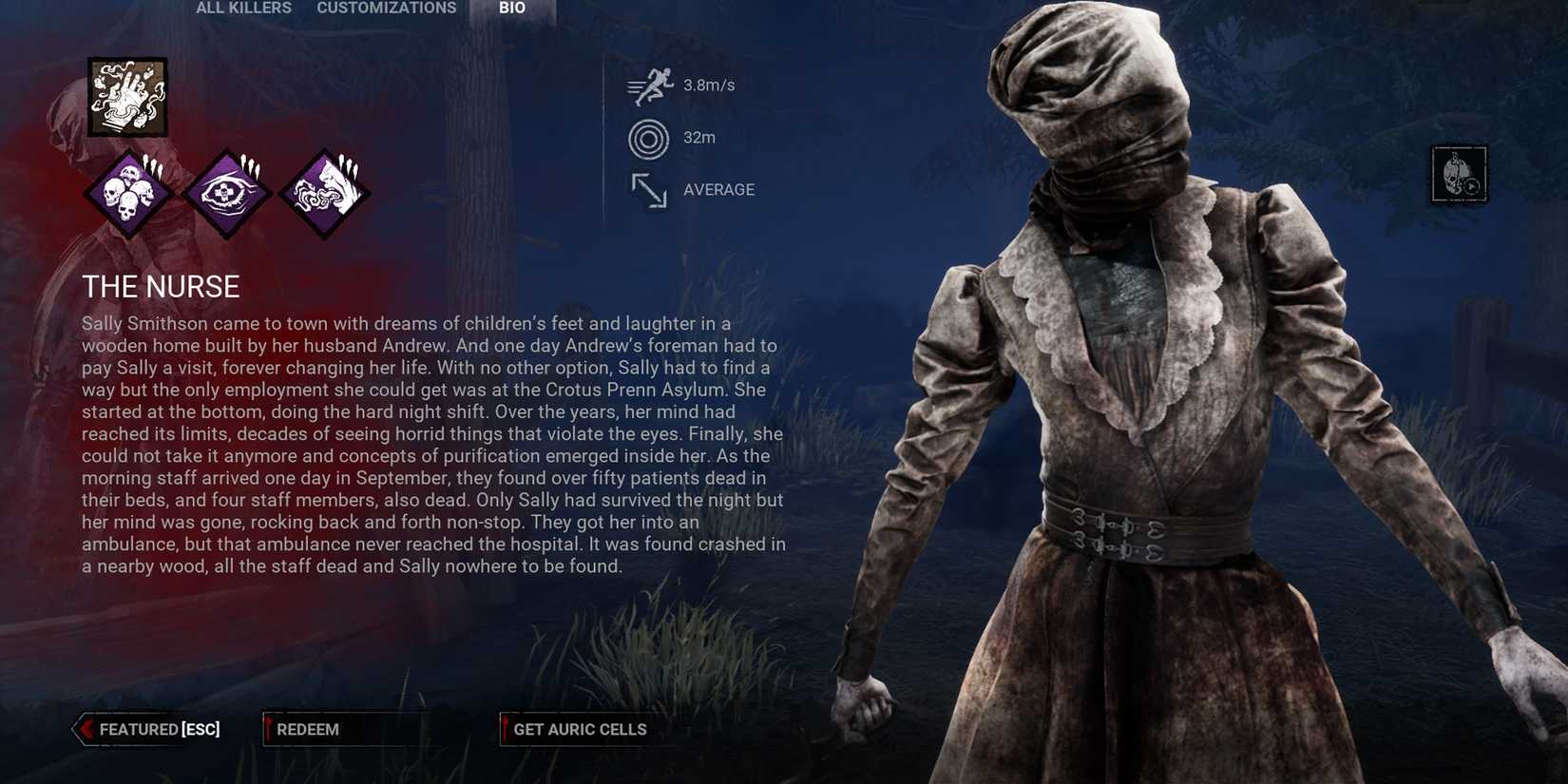Return to Featured via FEATURED [ESC]
The height and width of the screenshot is (784, 1568).
(x=152, y=729)
